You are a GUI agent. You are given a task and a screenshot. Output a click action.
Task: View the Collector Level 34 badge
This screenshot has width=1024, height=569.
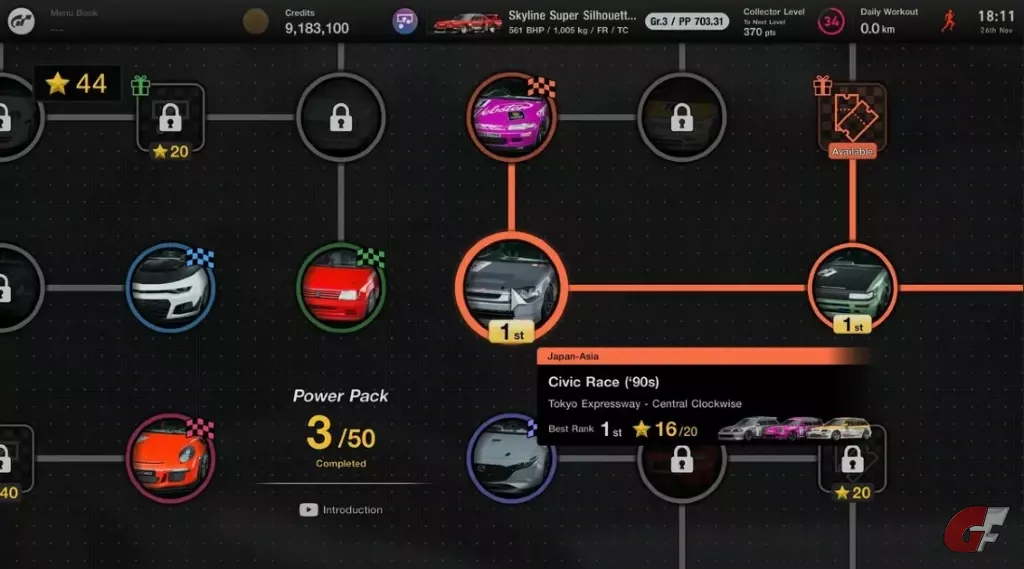[x=831, y=21]
